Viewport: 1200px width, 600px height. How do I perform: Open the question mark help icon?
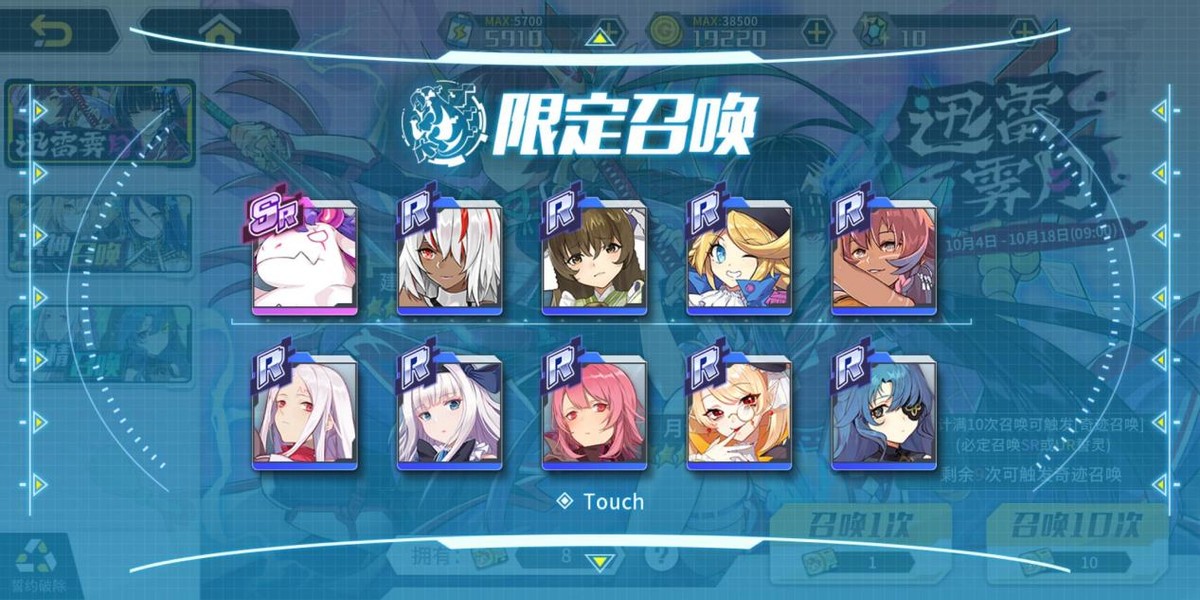(658, 556)
